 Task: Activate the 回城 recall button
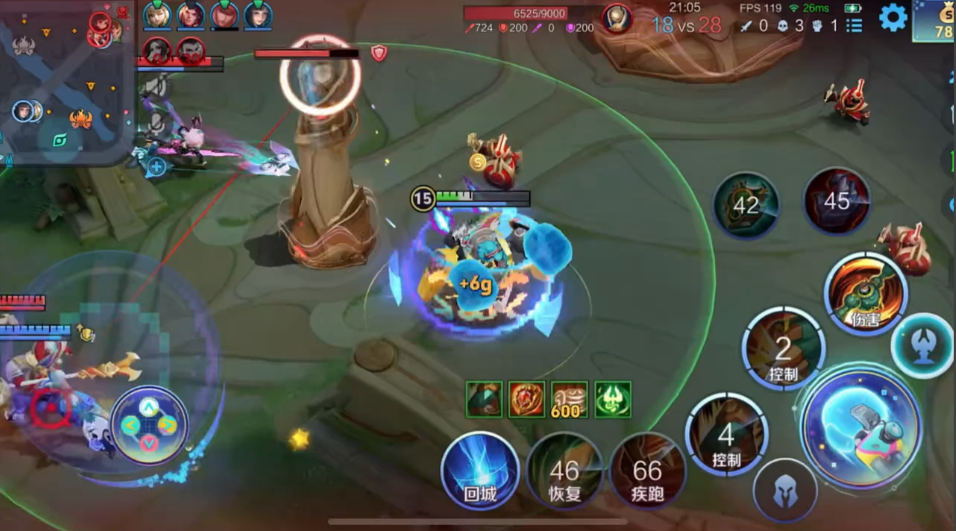click(480, 470)
